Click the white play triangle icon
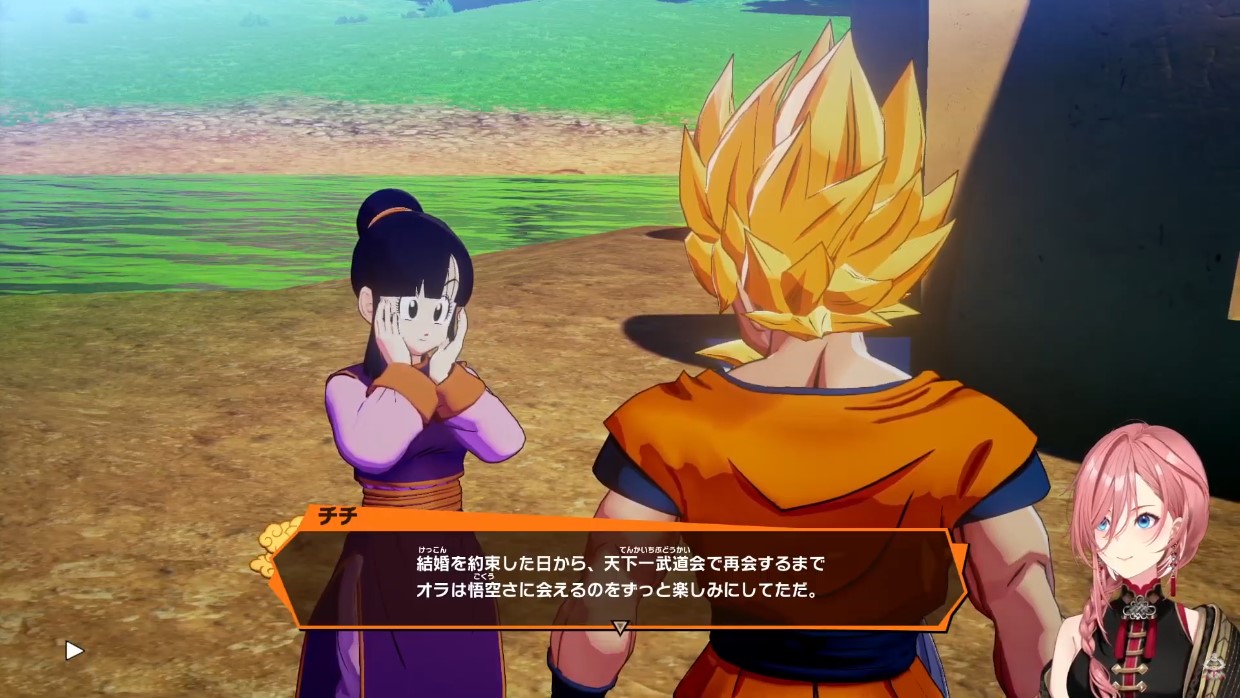The image size is (1240, 698). (x=74, y=651)
